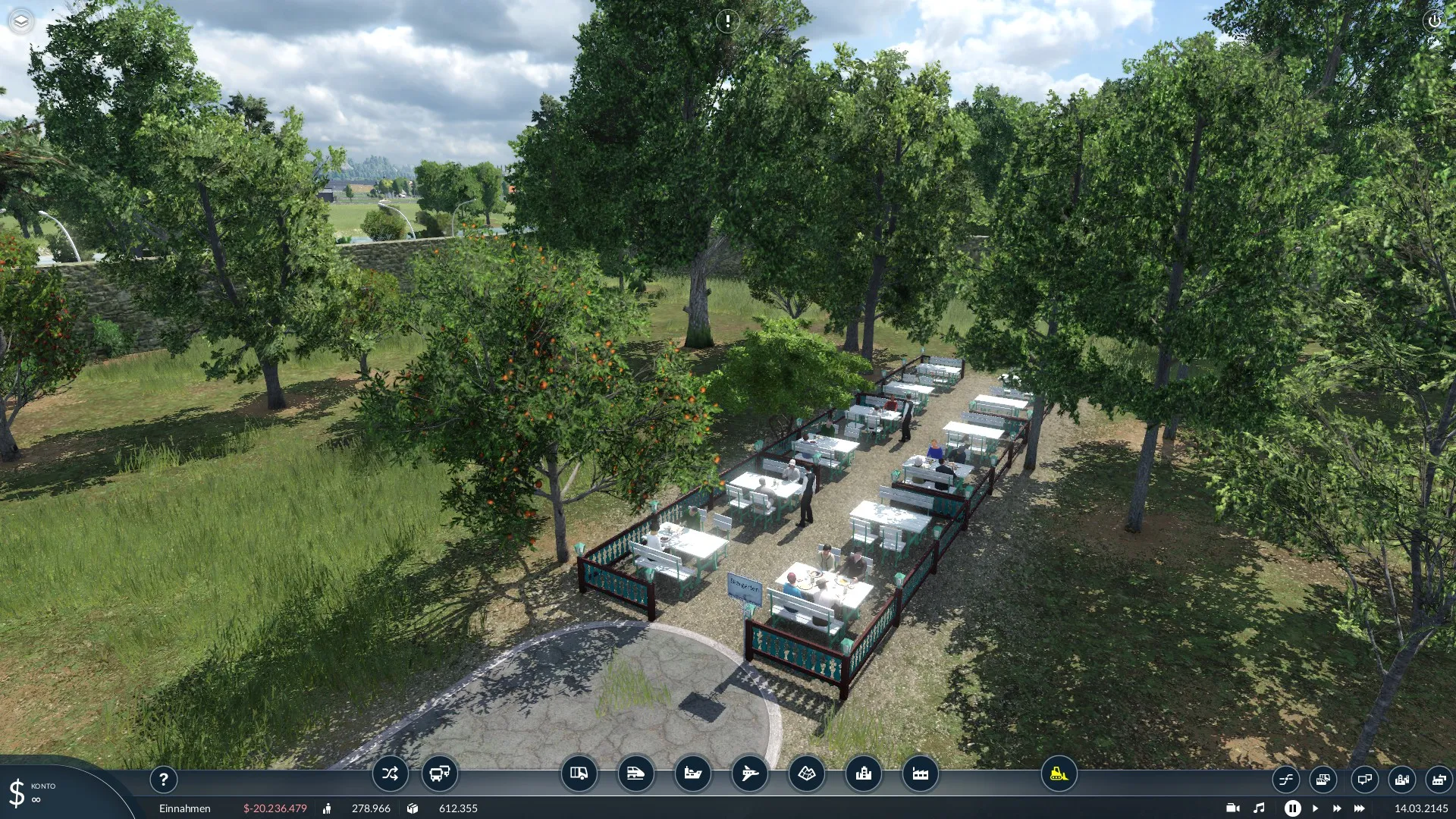Viewport: 1456px width, 819px height.
Task: Activate the yellow bulldozer tool
Action: [1059, 774]
